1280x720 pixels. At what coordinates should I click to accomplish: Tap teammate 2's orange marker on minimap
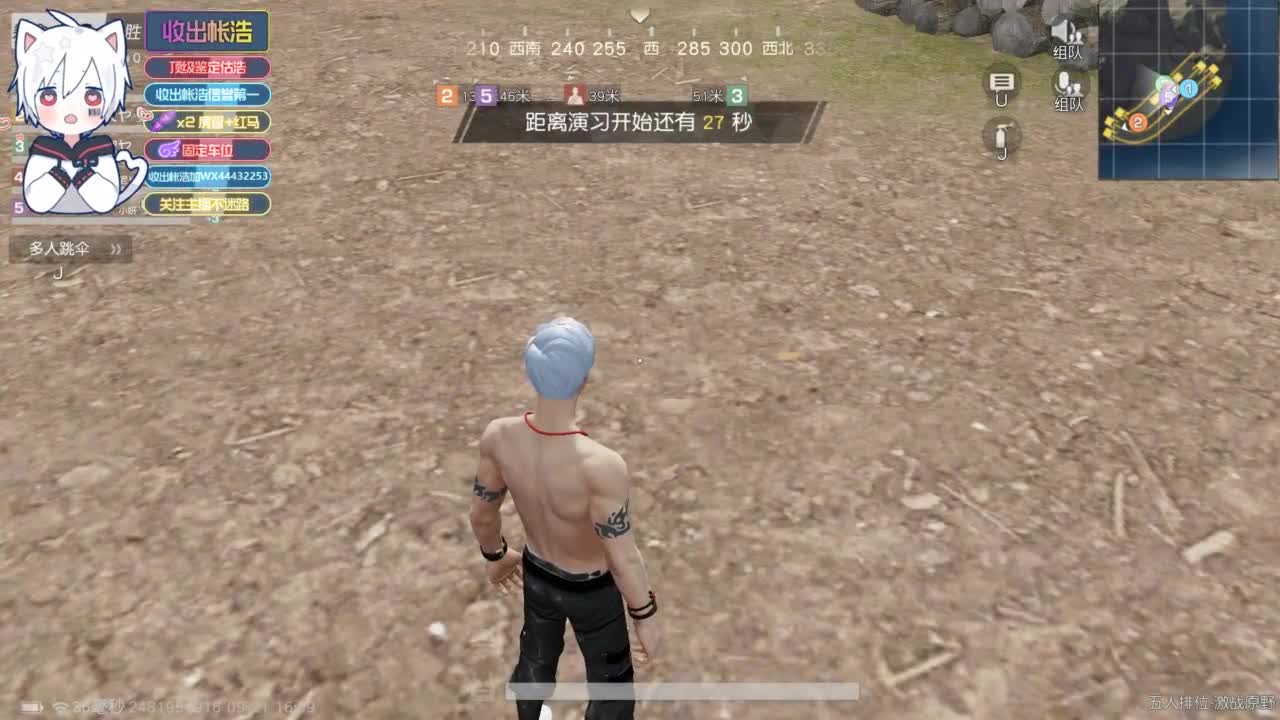coord(1136,118)
